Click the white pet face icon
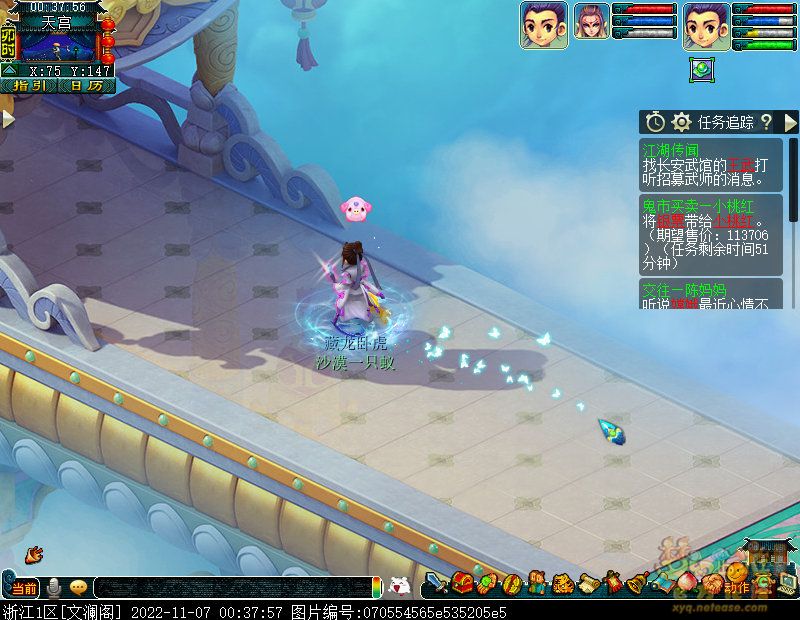Screen dimensions: 800x620 click(x=399, y=587)
